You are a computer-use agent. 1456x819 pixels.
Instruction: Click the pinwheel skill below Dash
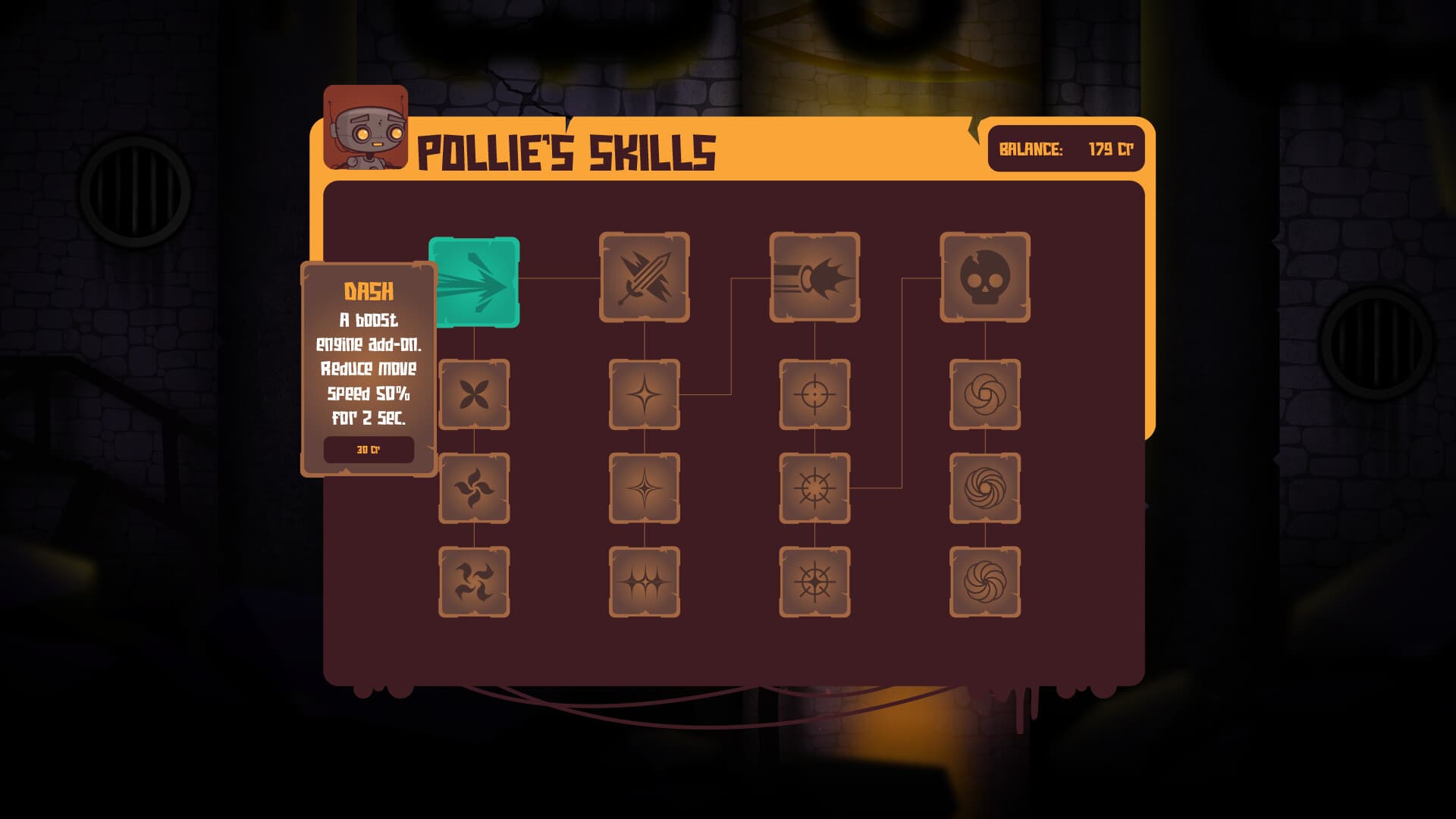coord(474,394)
